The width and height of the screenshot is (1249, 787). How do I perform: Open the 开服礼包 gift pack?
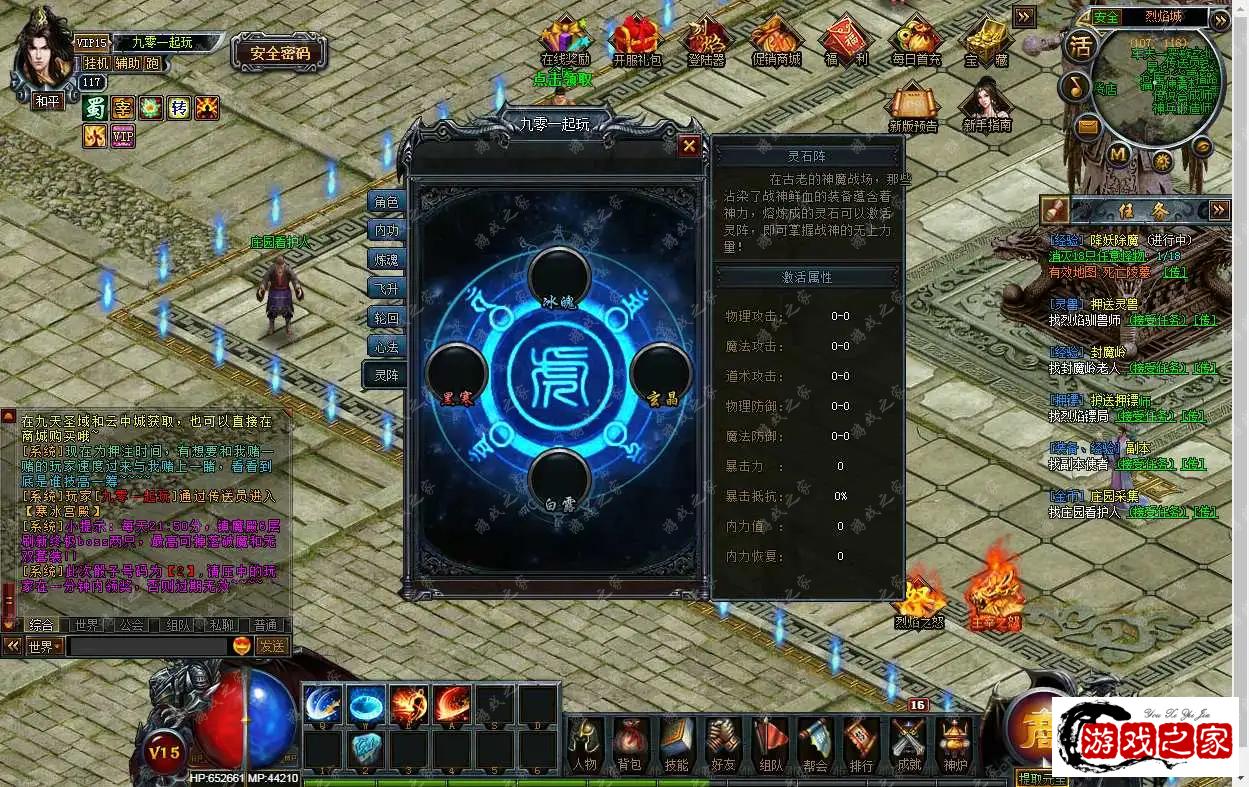[x=636, y=42]
